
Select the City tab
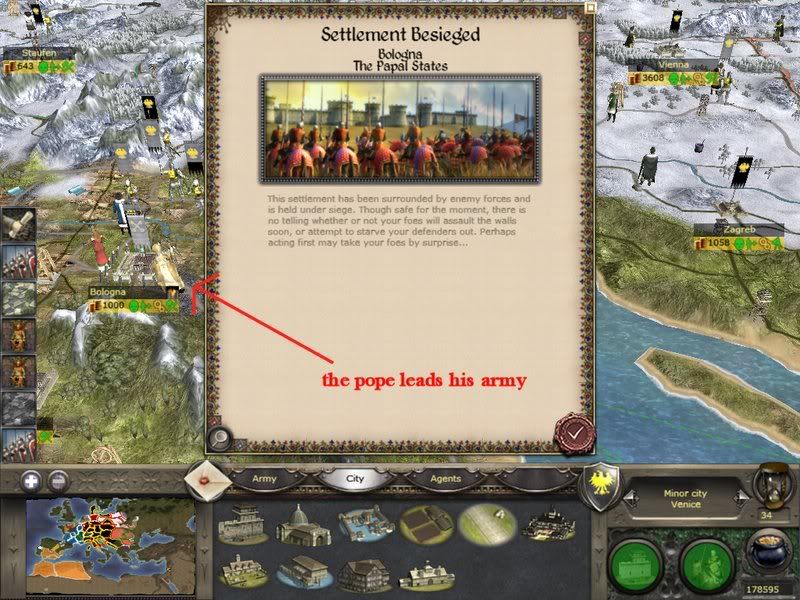[x=354, y=479]
